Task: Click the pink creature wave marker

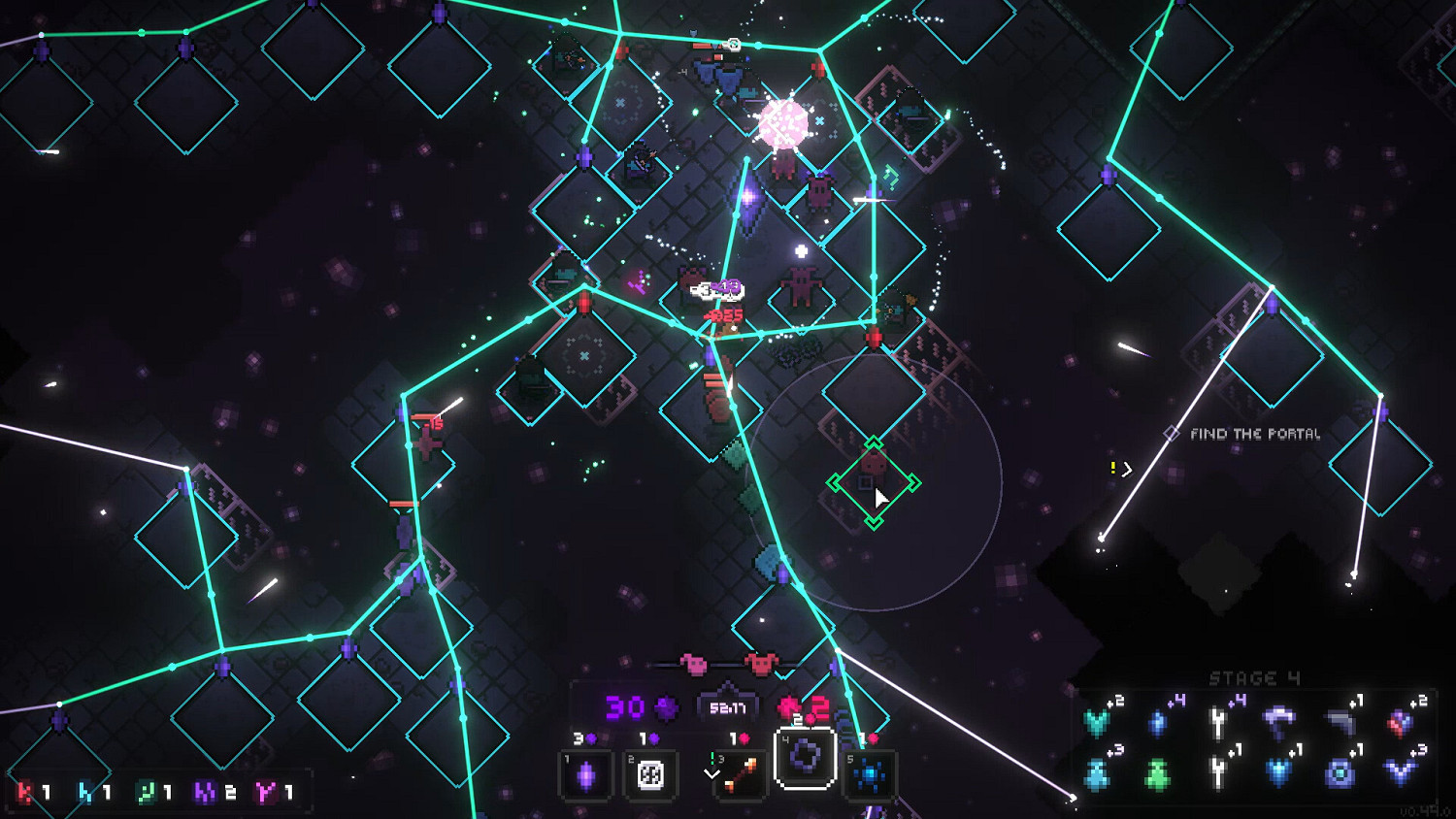Action: [695, 664]
